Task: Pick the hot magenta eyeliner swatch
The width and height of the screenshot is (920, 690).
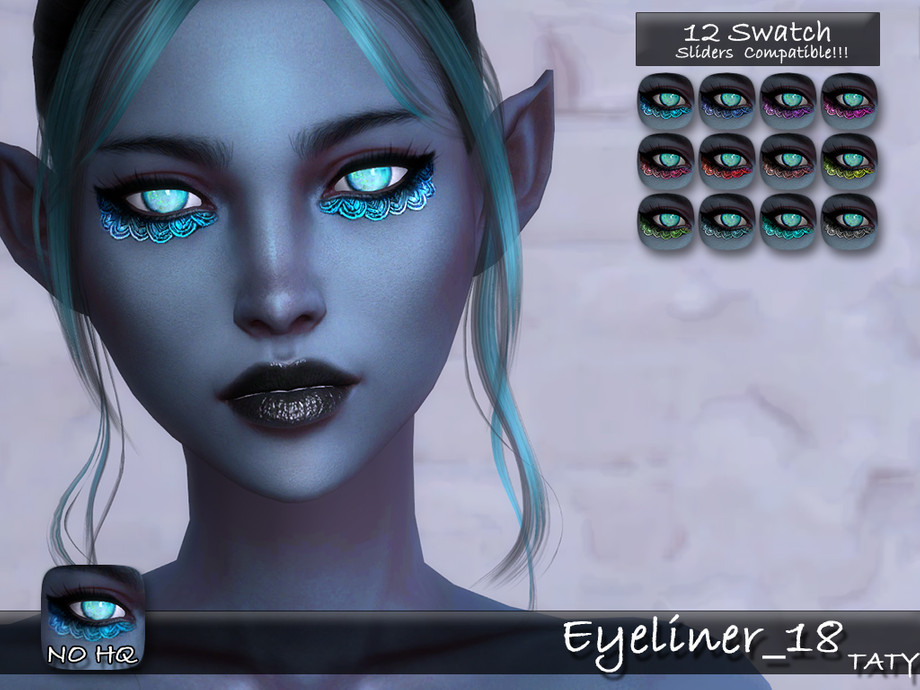Action: pyautogui.click(x=848, y=100)
